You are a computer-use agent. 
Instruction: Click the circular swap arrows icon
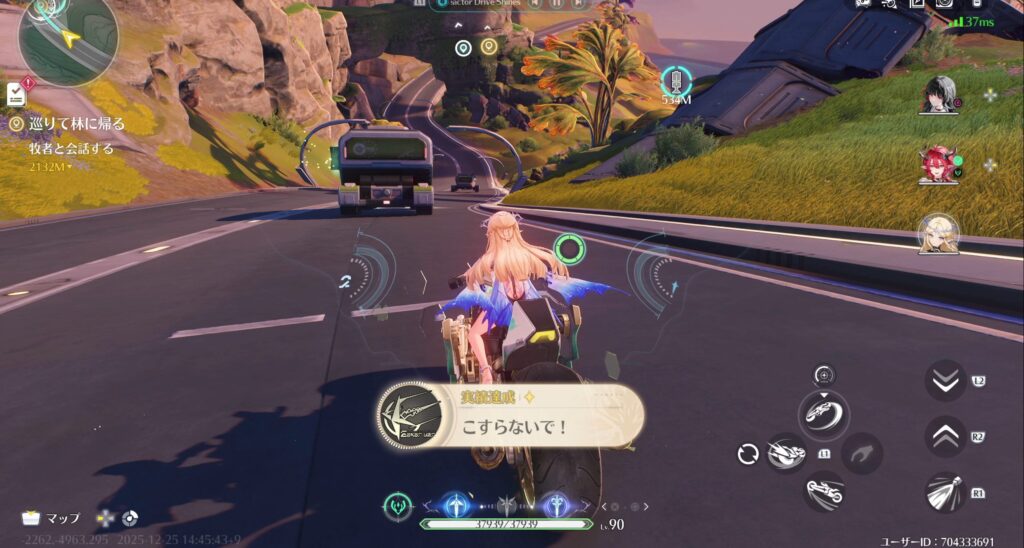748,455
